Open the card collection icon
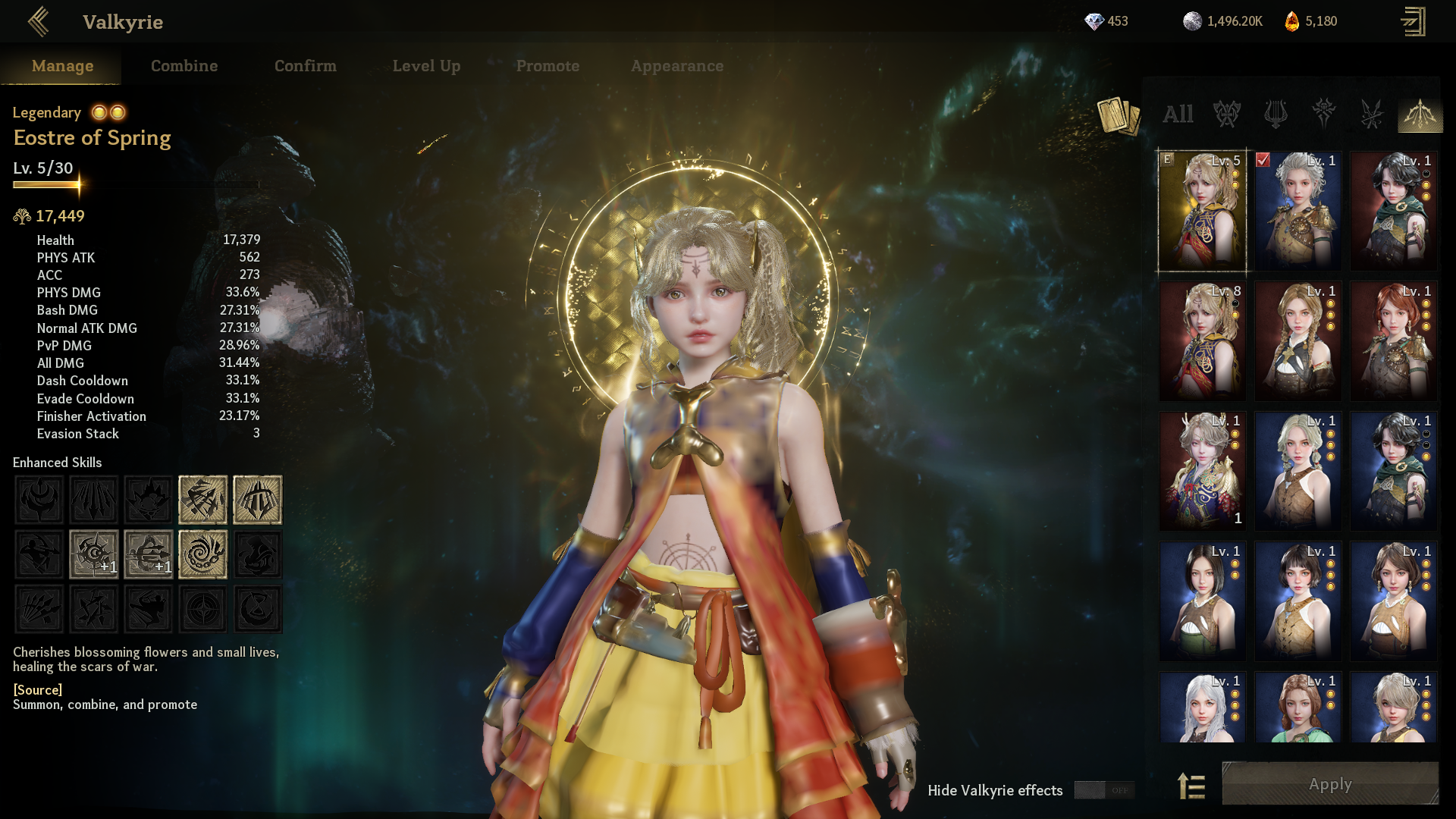The image size is (1456, 819). (x=1119, y=116)
